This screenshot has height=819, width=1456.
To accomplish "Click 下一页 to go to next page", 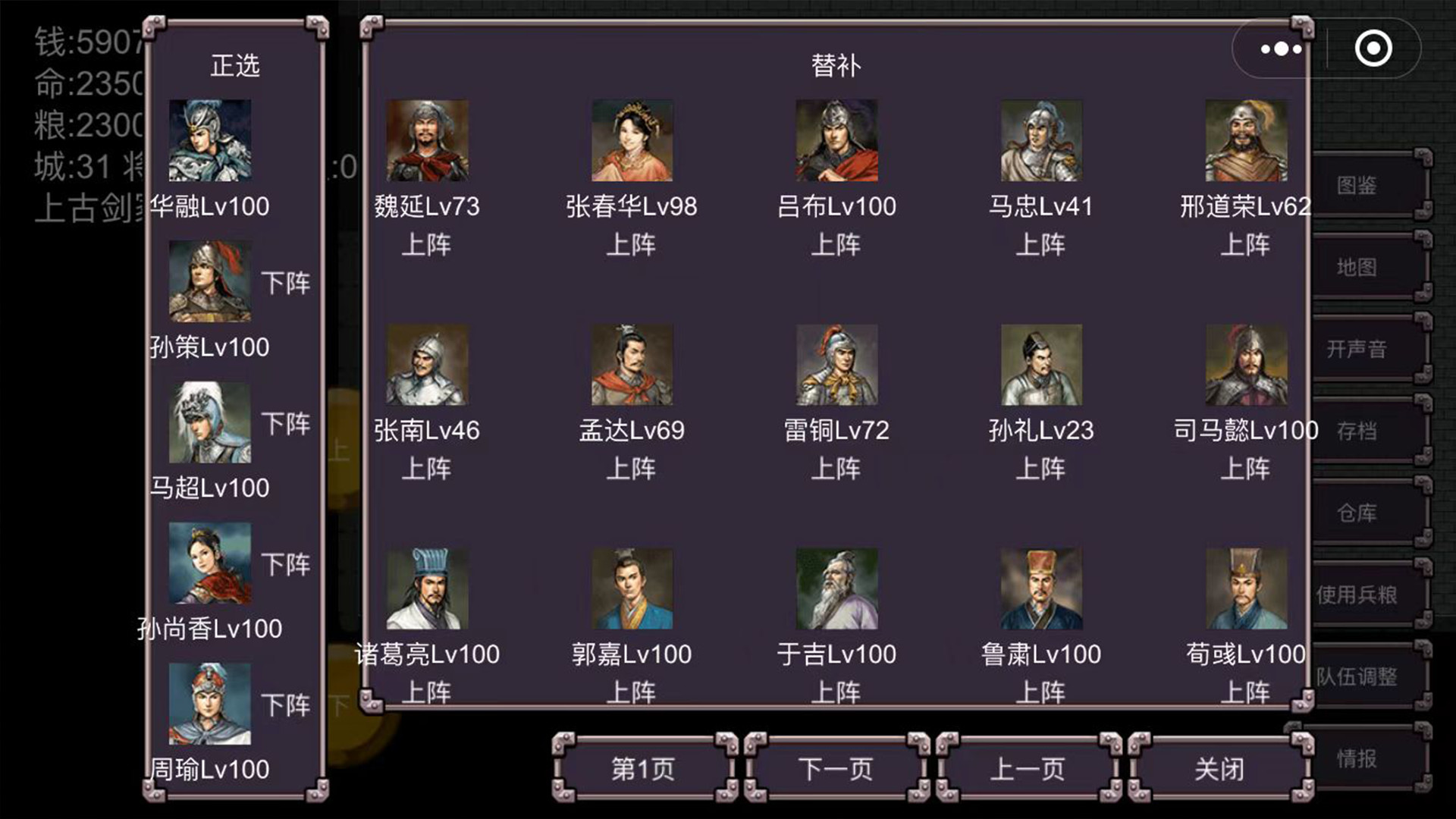I will point(833,768).
